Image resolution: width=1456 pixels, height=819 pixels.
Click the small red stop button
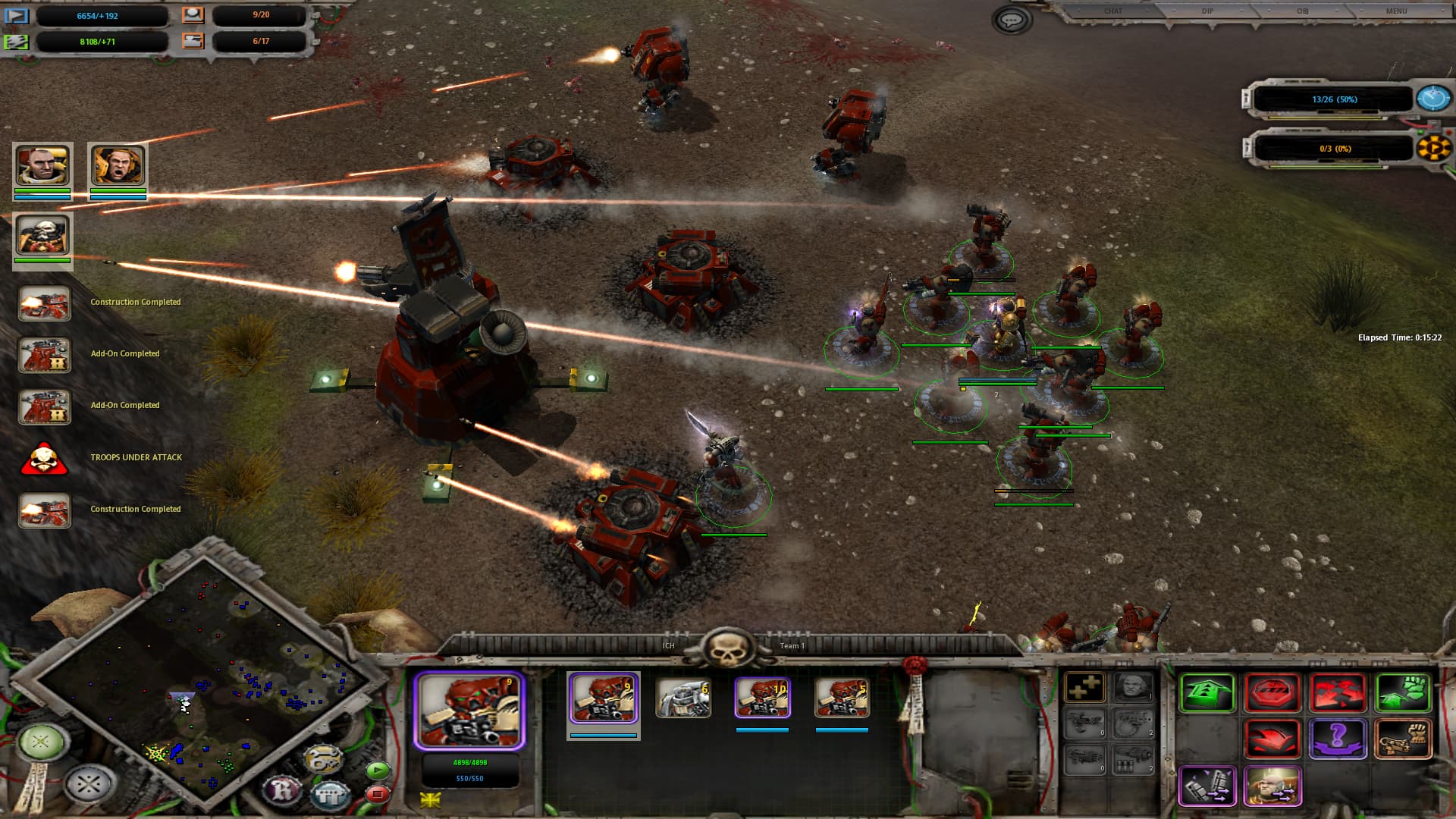pyautogui.click(x=377, y=794)
